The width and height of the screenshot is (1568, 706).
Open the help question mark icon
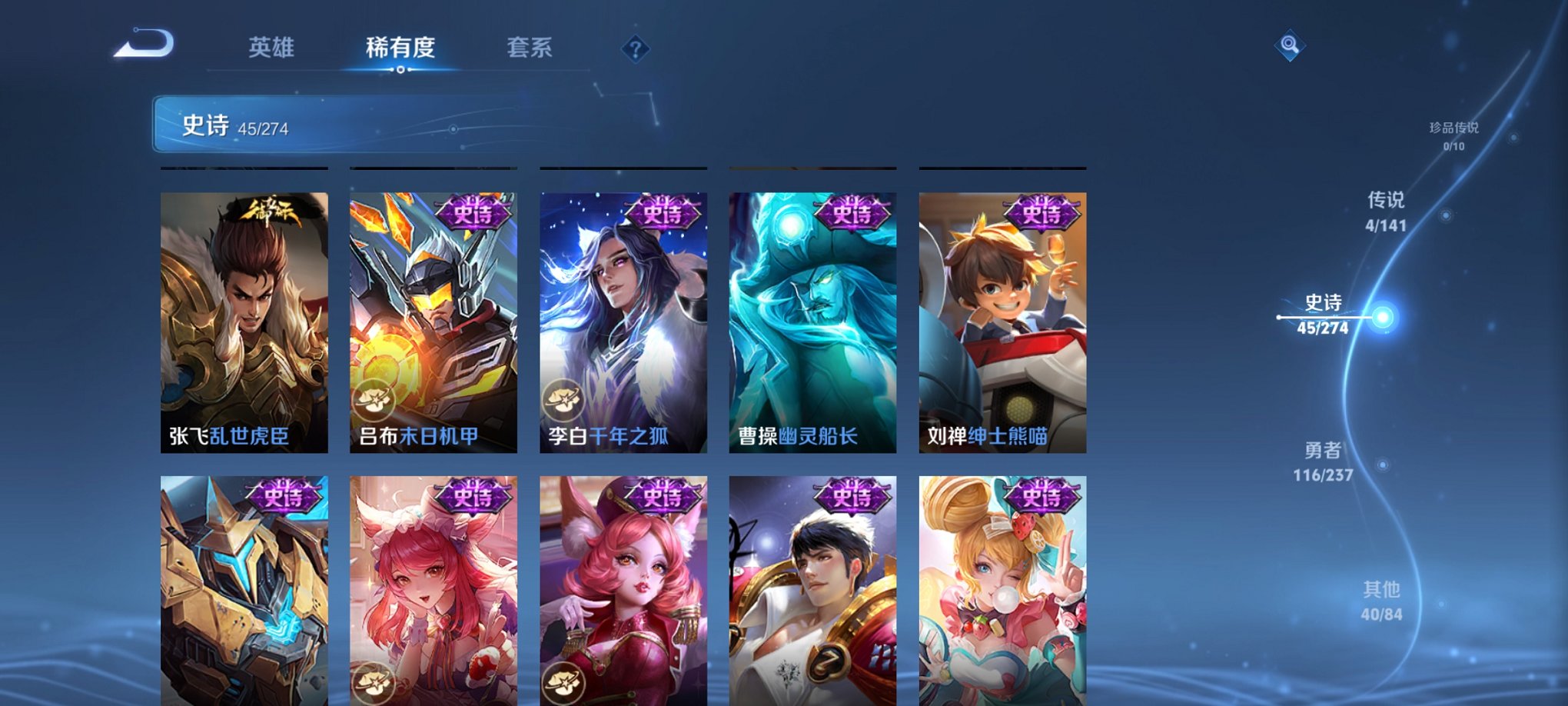pos(634,50)
